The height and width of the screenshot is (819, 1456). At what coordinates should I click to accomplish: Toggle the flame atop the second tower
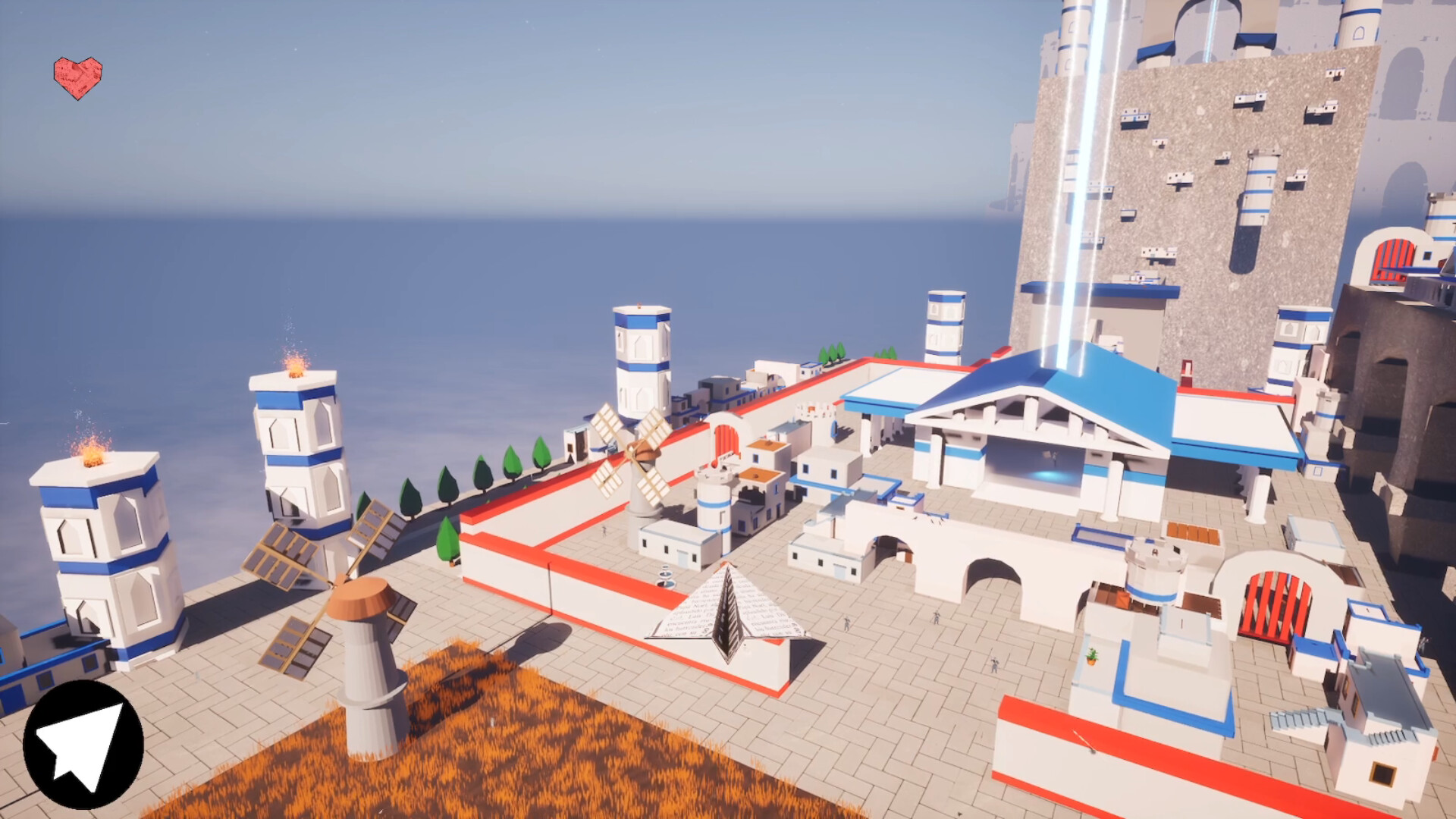296,369
